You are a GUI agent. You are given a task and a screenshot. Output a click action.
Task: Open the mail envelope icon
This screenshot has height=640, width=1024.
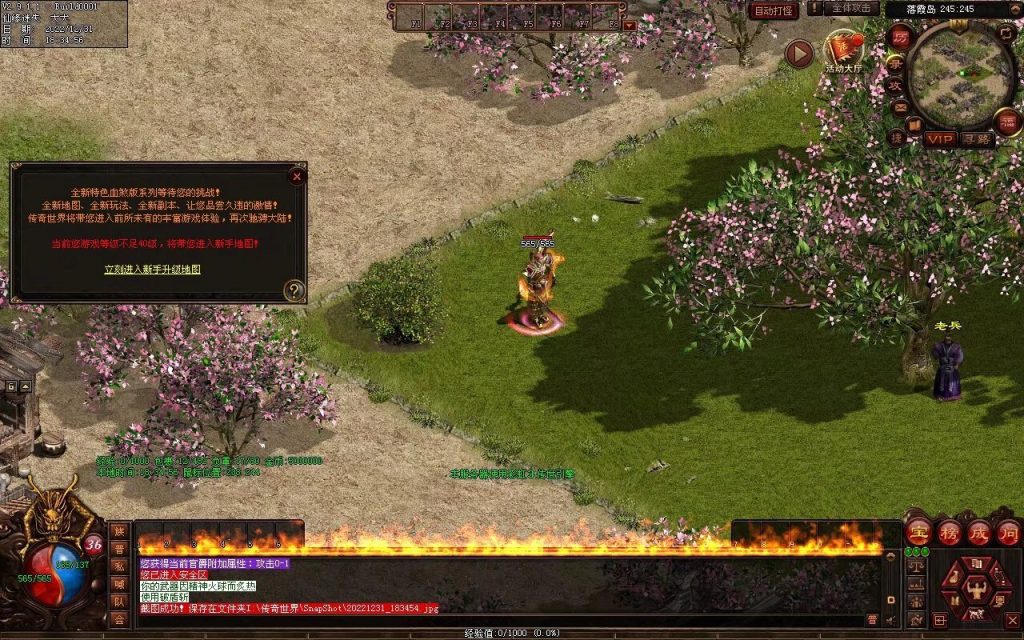899,107
